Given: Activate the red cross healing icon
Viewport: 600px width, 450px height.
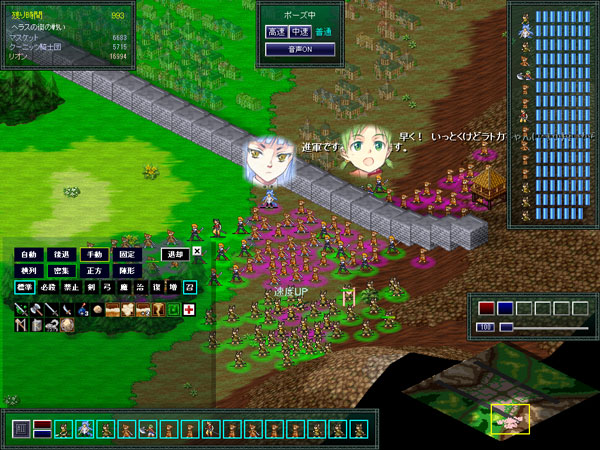Looking at the screenshot, I should 188,310.
